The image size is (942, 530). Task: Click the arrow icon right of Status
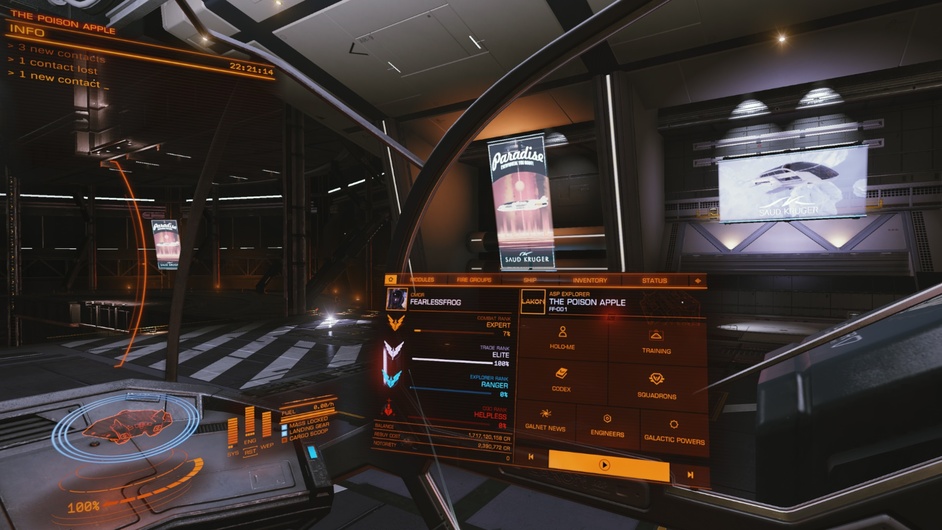point(696,281)
